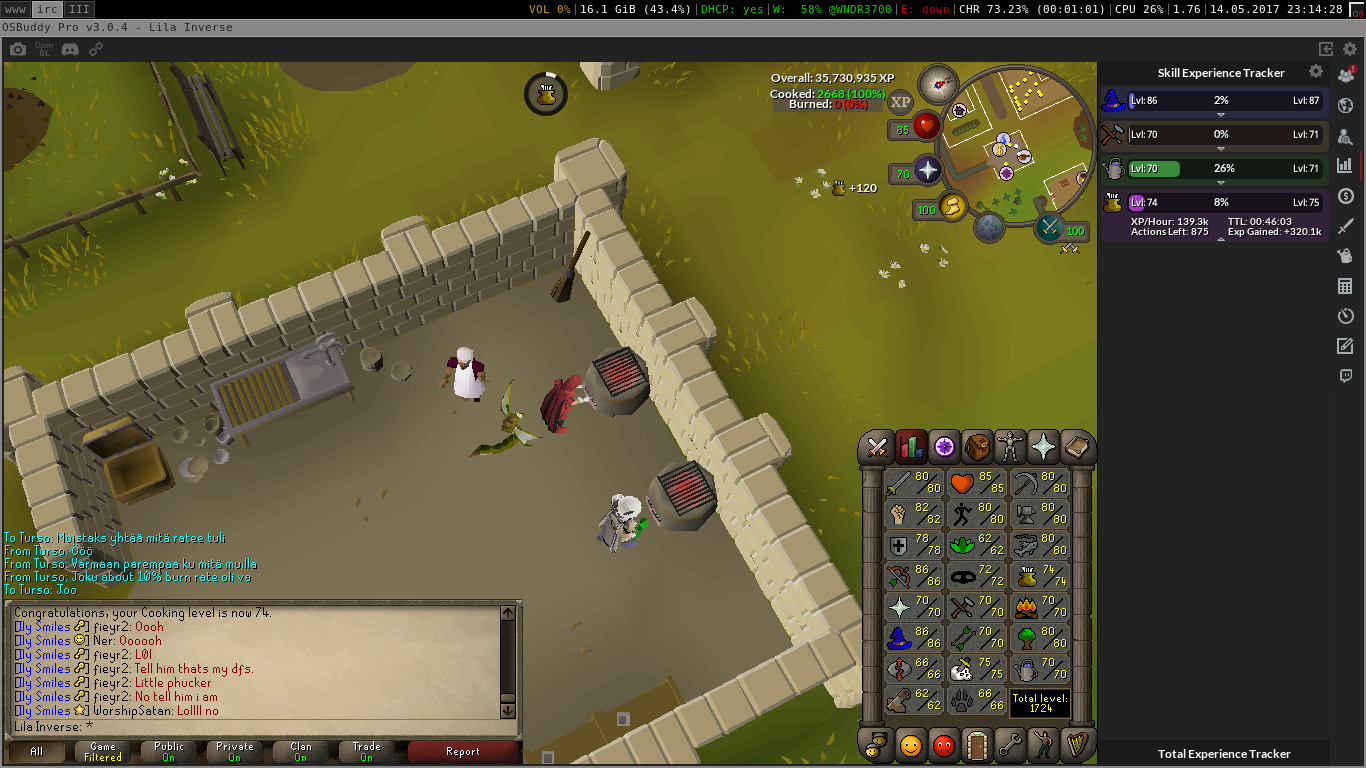Open the Inventory backpack tab
1366x768 pixels.
tap(978, 447)
